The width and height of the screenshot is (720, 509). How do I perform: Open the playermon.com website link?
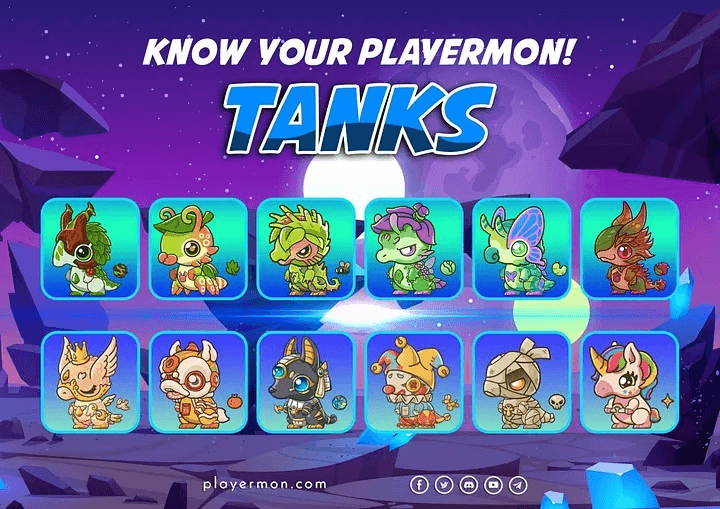tap(263, 484)
